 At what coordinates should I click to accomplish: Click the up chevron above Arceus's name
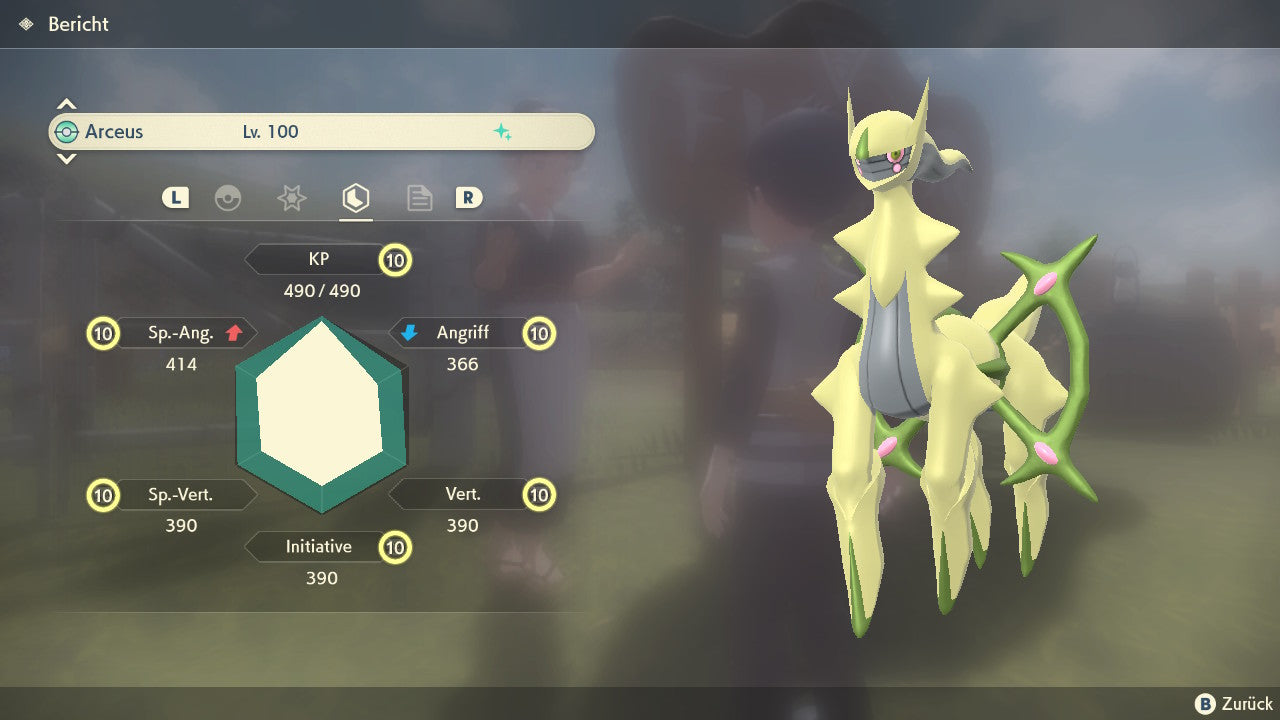coord(66,104)
